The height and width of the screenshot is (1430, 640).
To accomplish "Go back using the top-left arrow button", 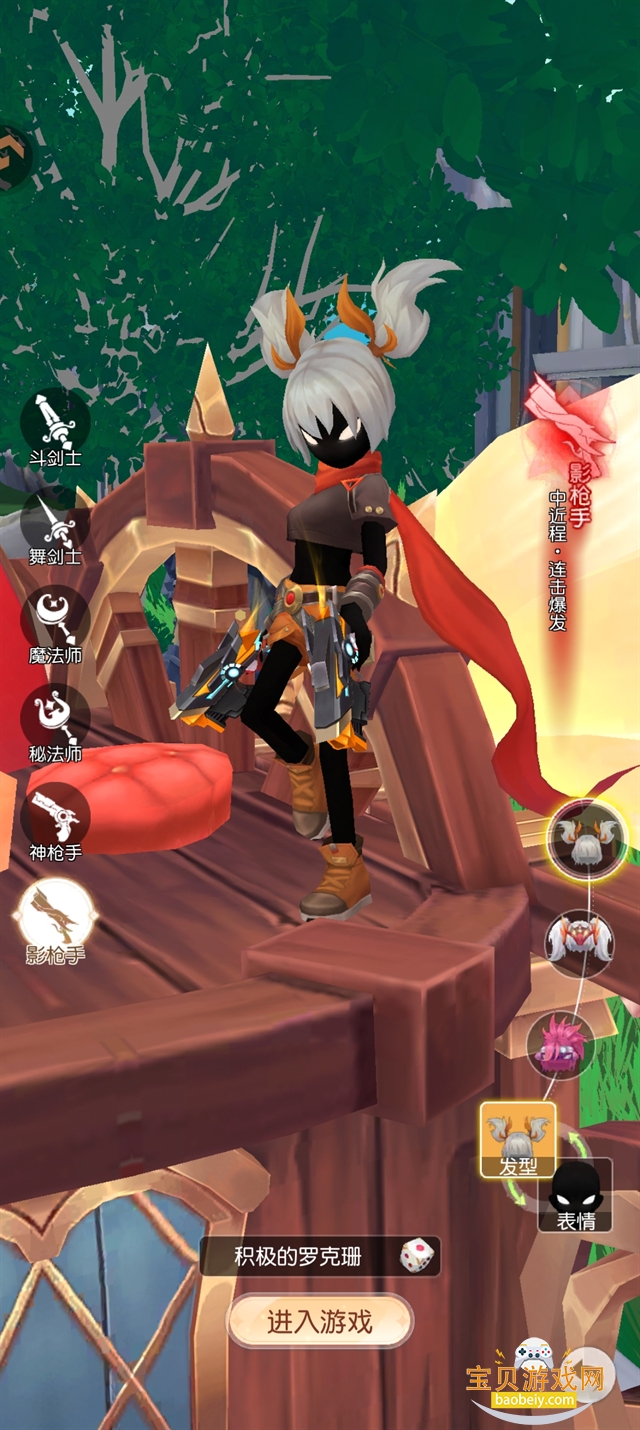I will tap(12, 157).
